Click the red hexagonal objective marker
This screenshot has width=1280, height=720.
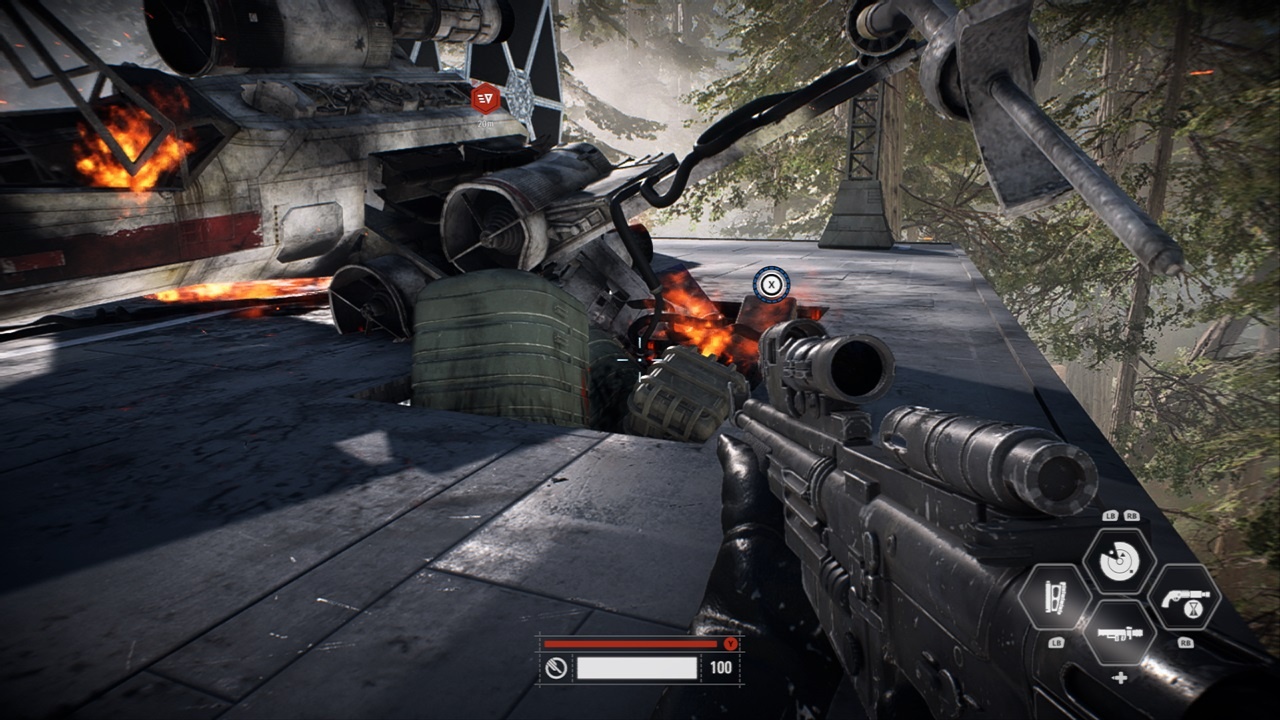click(486, 97)
